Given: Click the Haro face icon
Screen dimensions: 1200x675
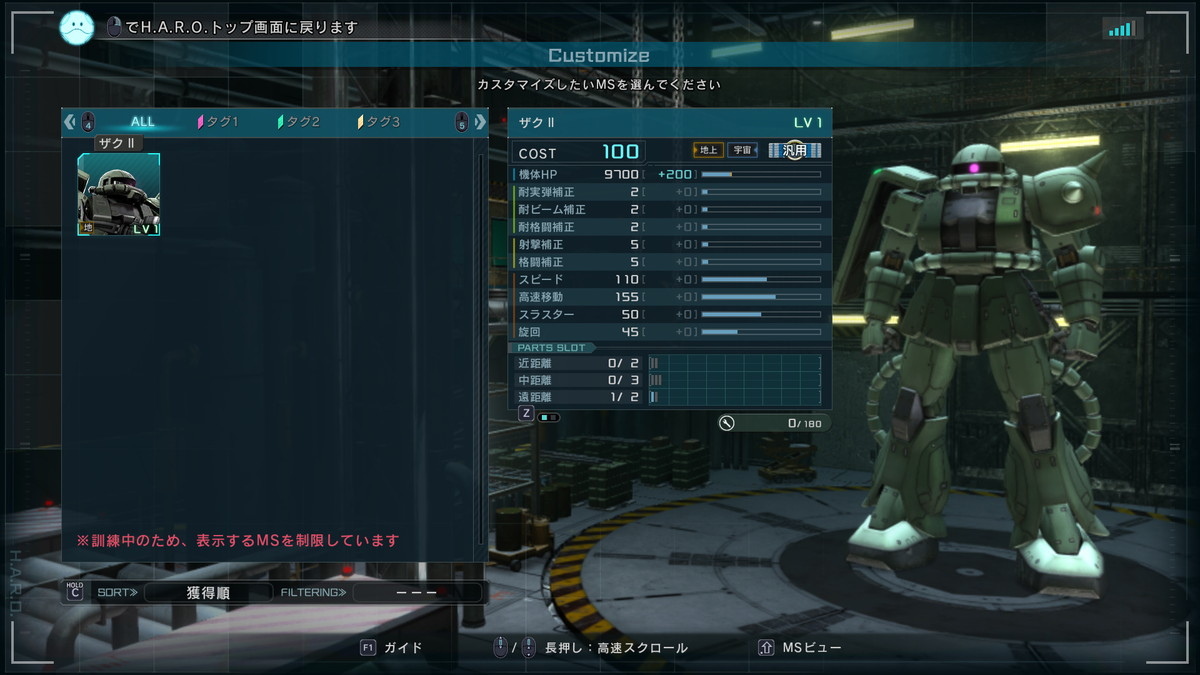Looking at the screenshot, I should 77,27.
